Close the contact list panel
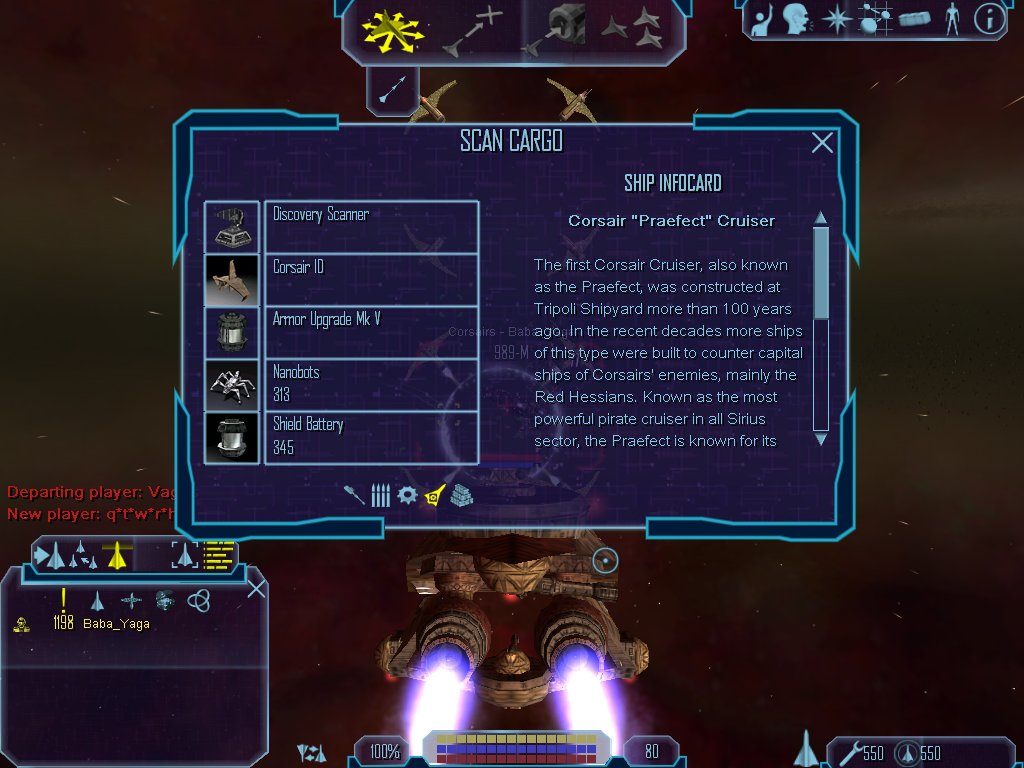Screen dimensions: 1024x768 (256, 588)
